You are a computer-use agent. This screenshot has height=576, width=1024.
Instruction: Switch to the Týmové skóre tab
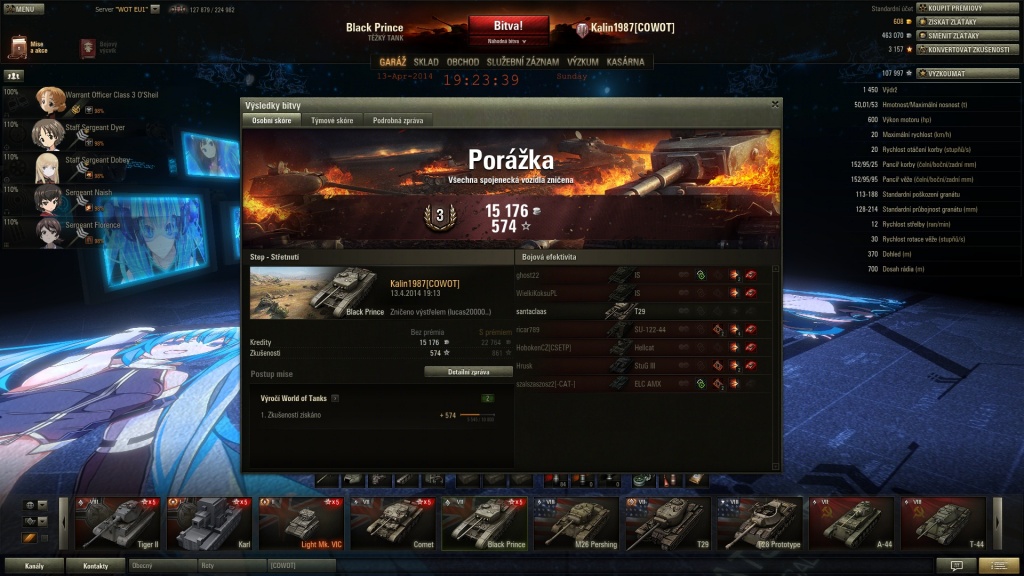(332, 120)
